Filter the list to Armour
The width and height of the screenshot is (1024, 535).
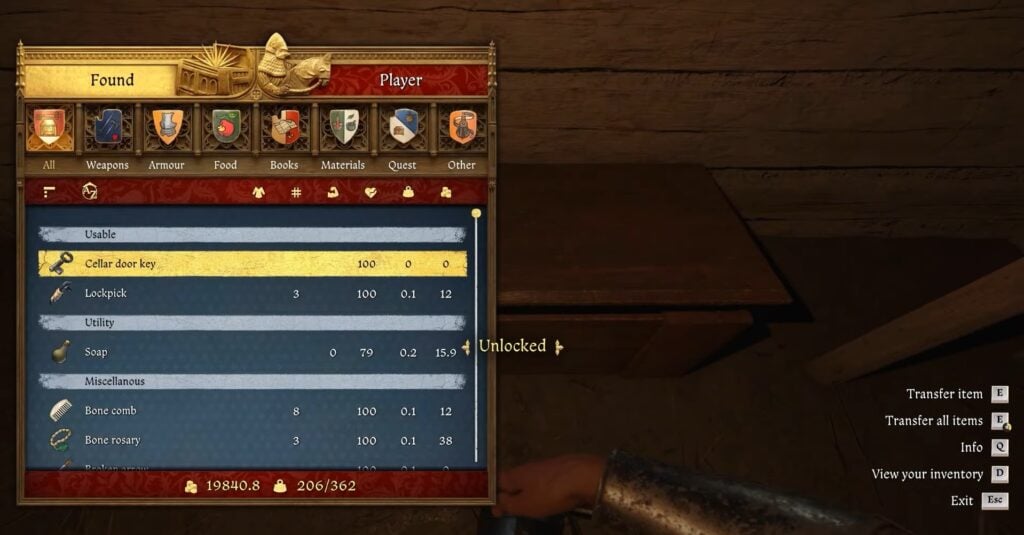point(166,130)
